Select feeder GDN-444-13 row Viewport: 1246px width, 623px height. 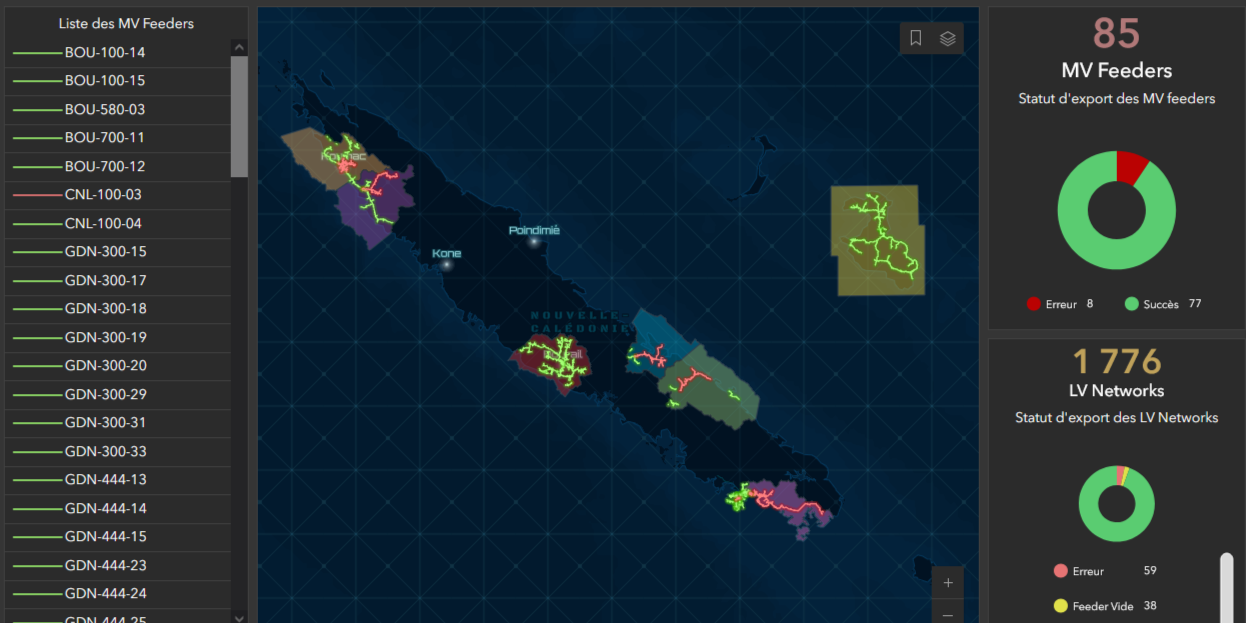[x=105, y=480]
